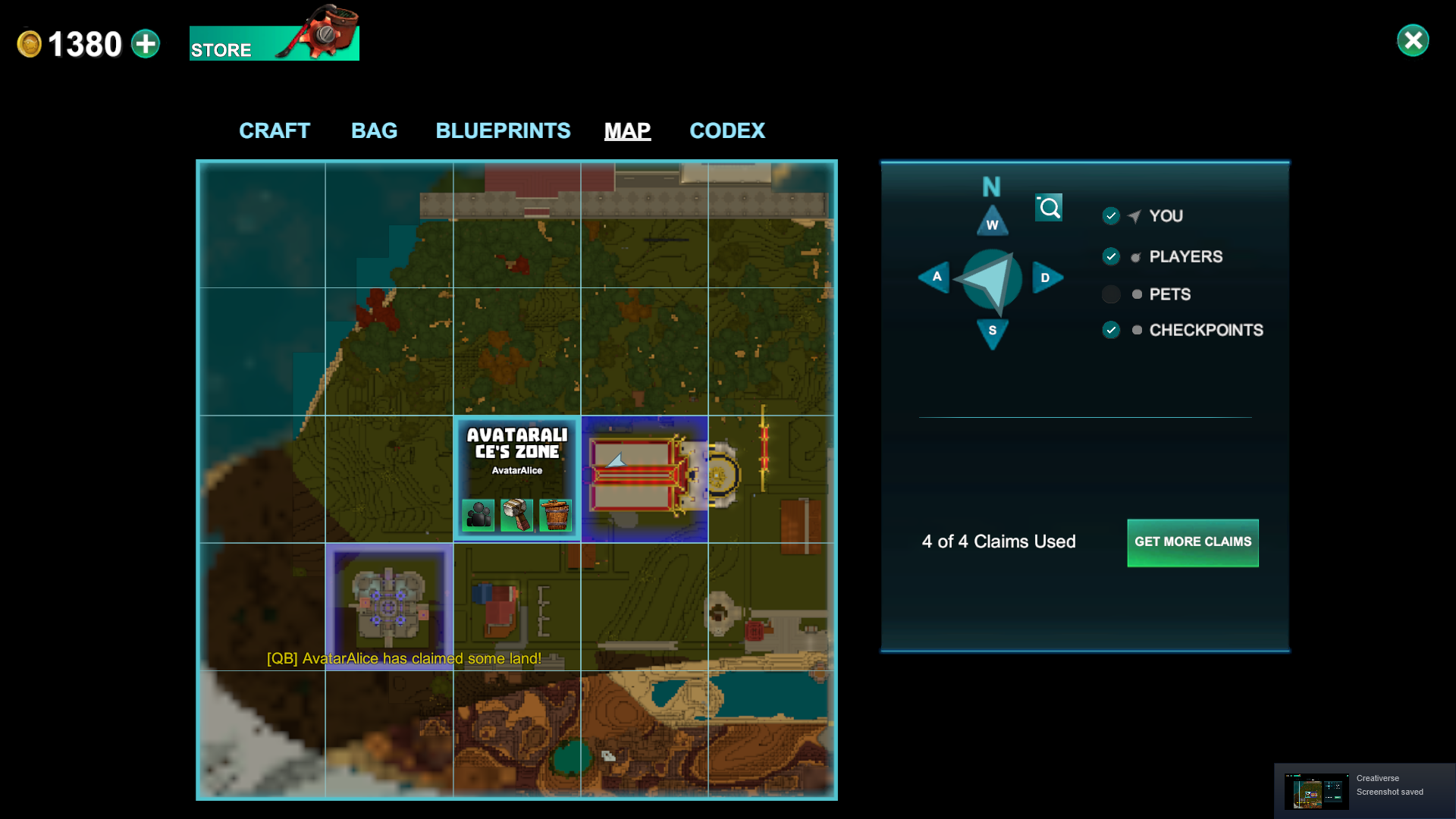Open the CODEX tab
The height and width of the screenshot is (819, 1456).
point(727,130)
